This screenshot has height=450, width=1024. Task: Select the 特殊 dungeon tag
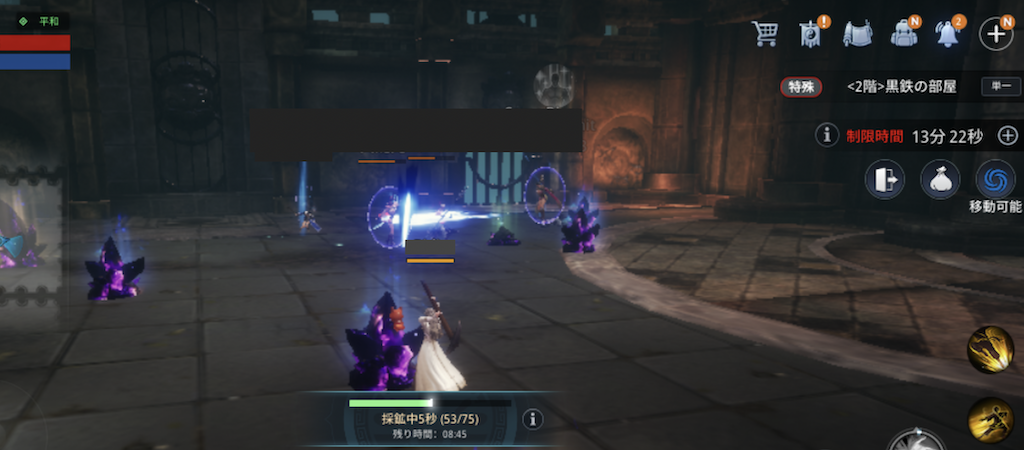click(x=801, y=87)
